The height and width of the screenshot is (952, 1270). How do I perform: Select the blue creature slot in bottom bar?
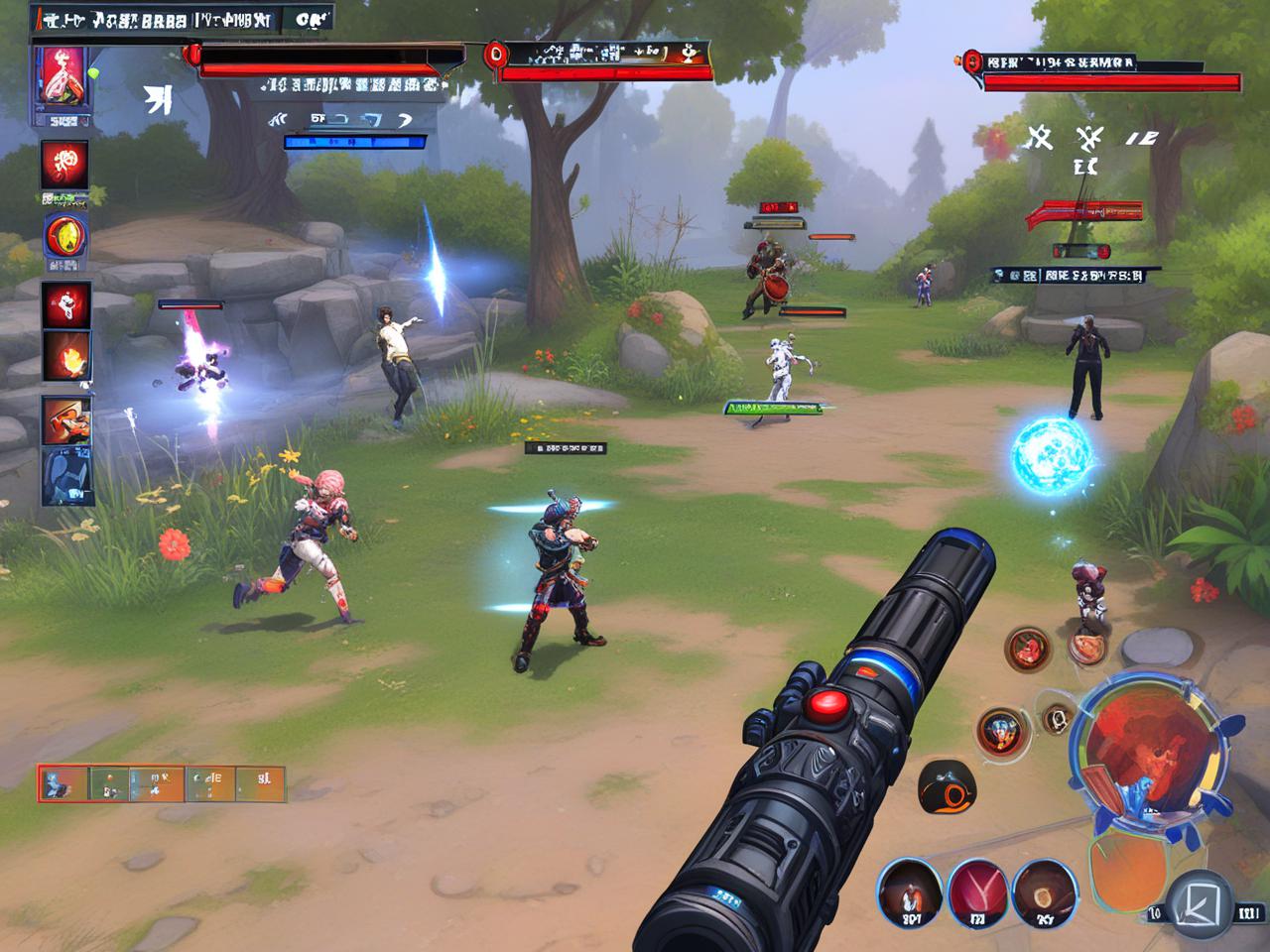pos(63,783)
